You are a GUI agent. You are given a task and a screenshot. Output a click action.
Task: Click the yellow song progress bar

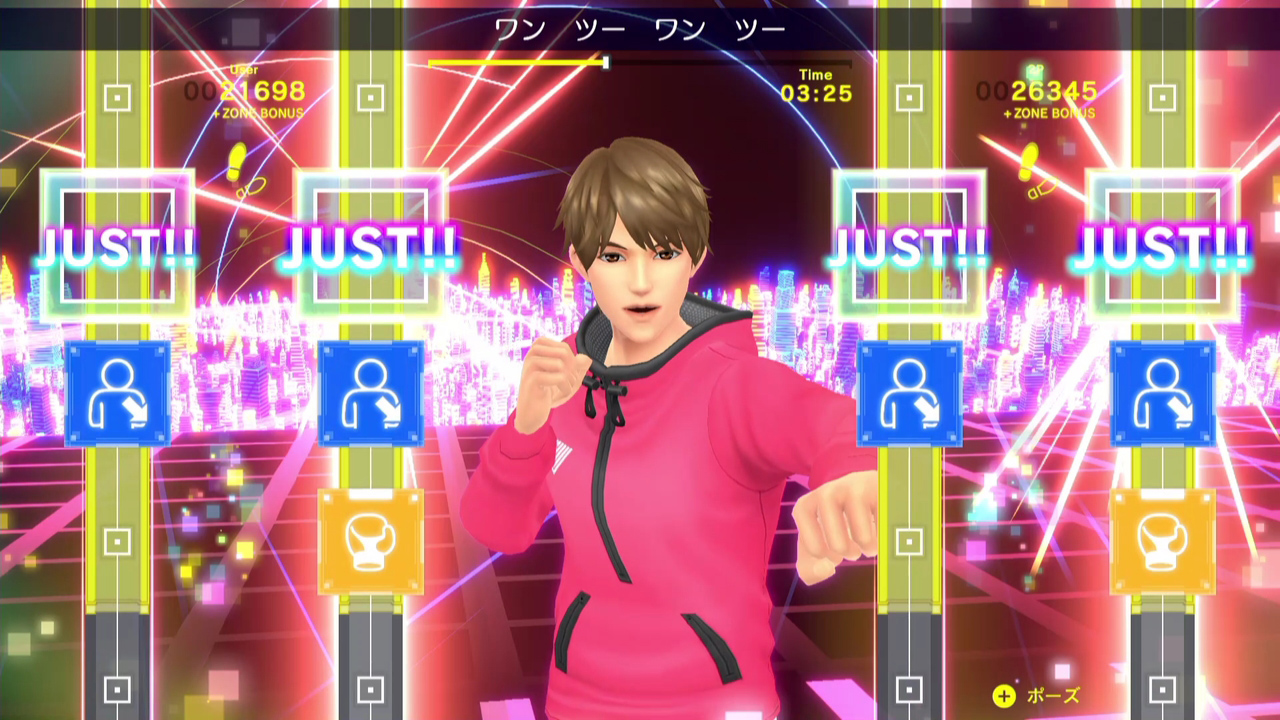pos(516,61)
